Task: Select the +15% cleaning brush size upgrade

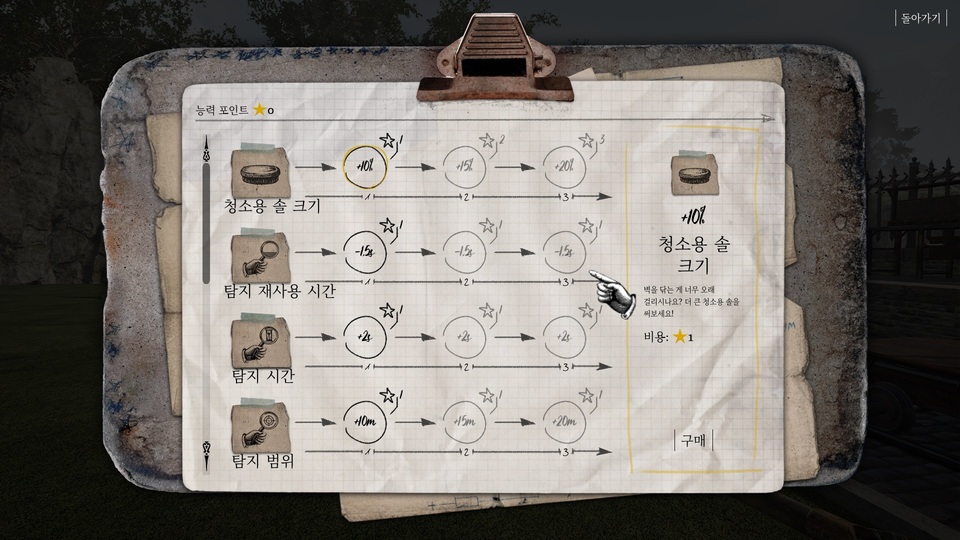Action: pos(464,167)
